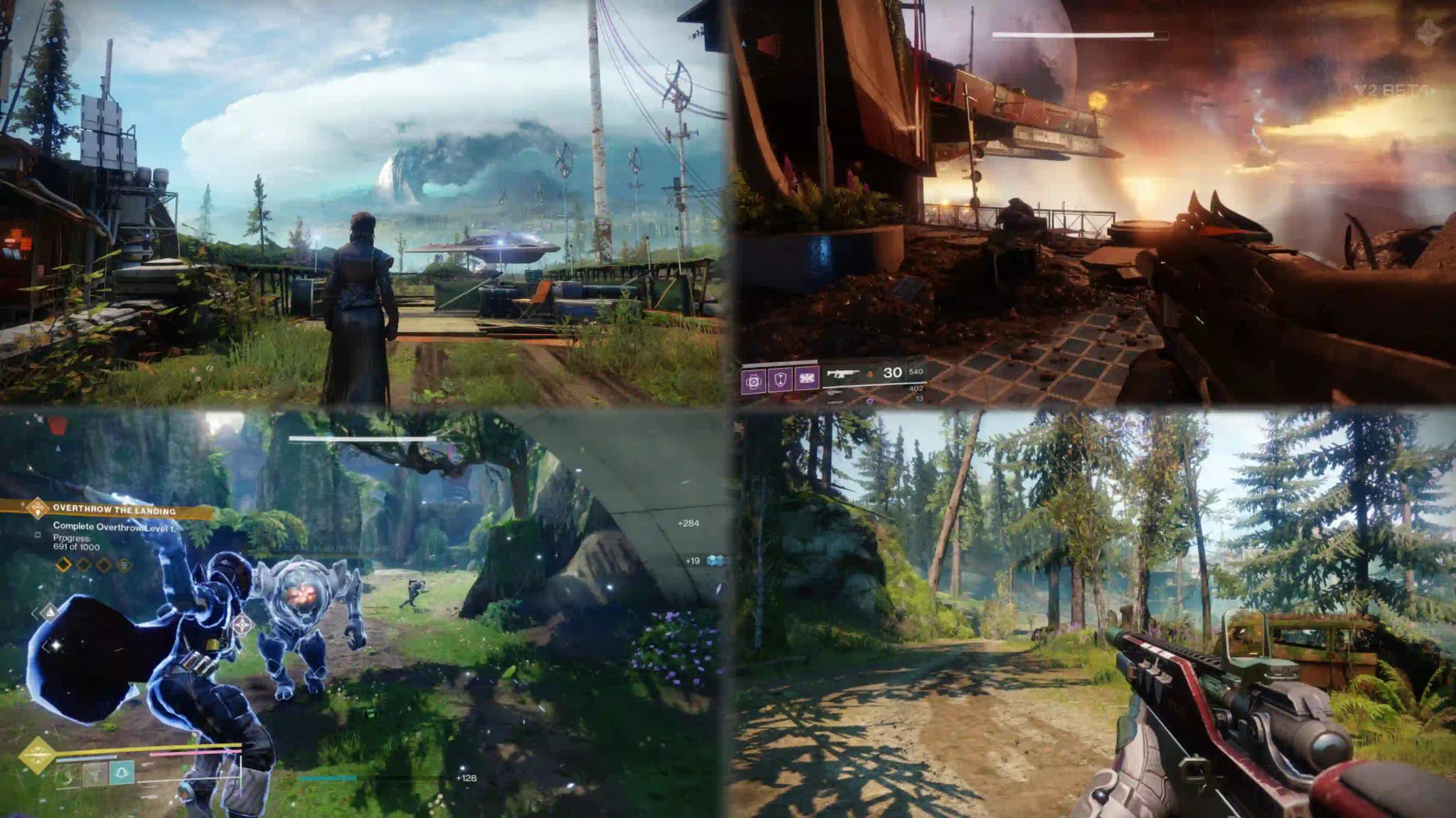
Task: Select the purple Void grenade ability icon
Action: point(754,381)
